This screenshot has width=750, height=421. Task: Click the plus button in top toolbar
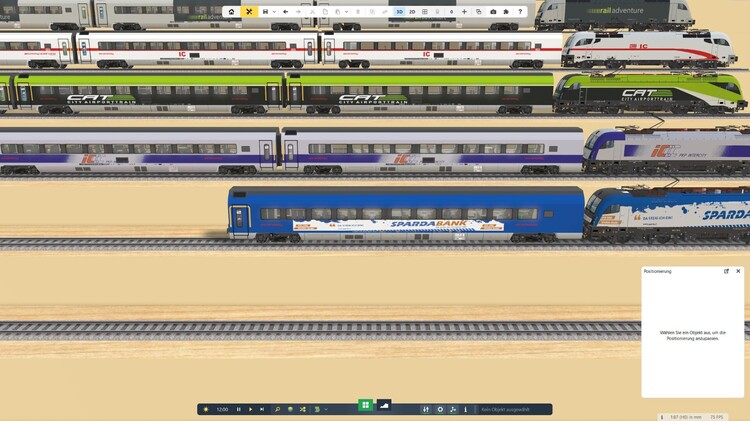click(464, 12)
